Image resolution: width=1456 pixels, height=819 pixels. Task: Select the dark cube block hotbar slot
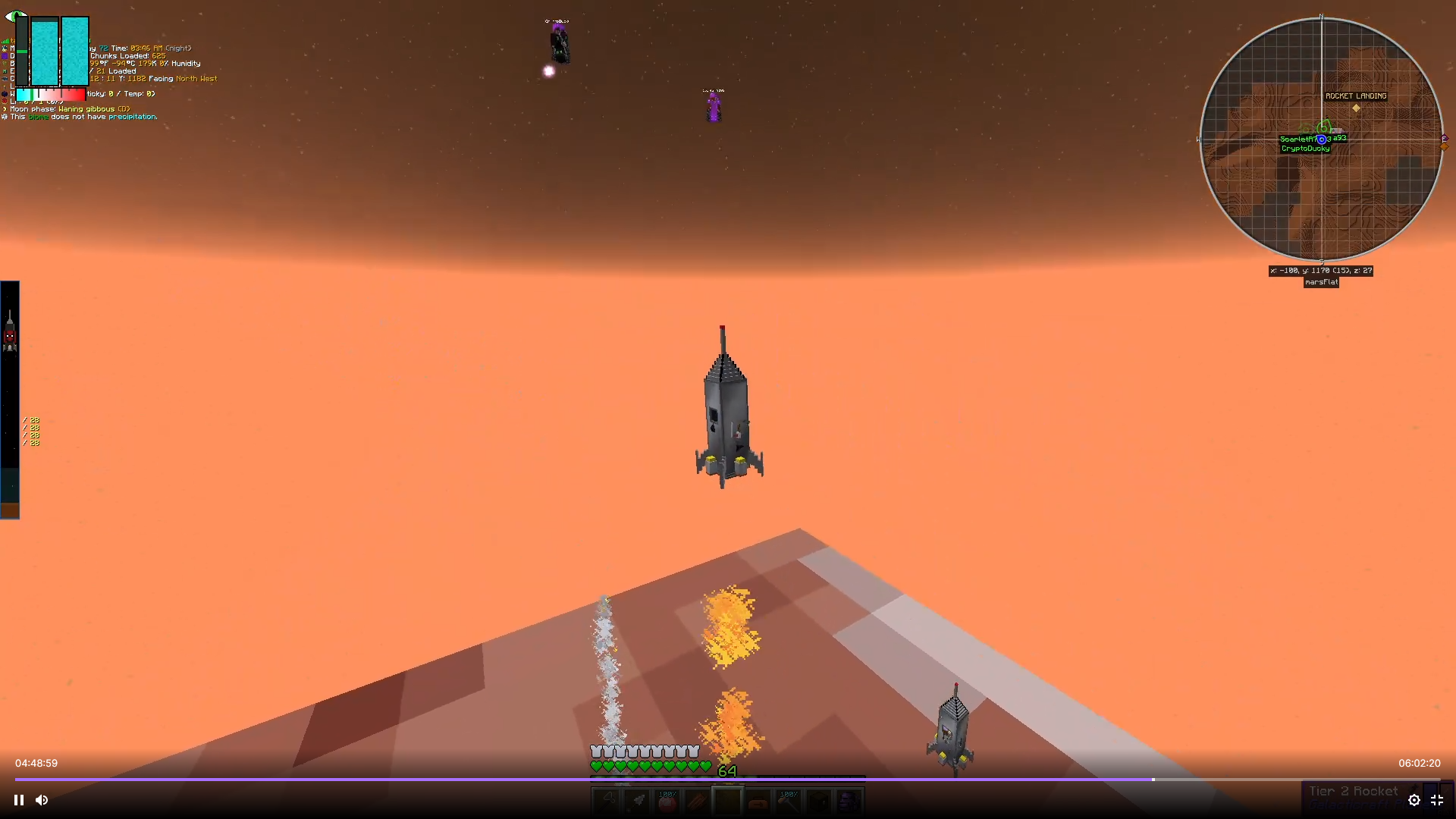point(819,801)
